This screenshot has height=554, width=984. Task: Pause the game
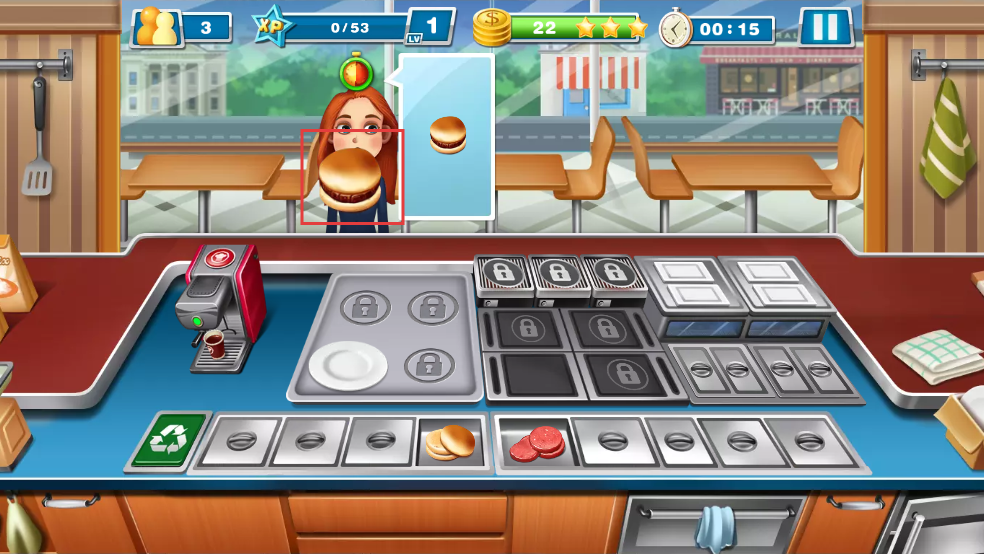825,27
